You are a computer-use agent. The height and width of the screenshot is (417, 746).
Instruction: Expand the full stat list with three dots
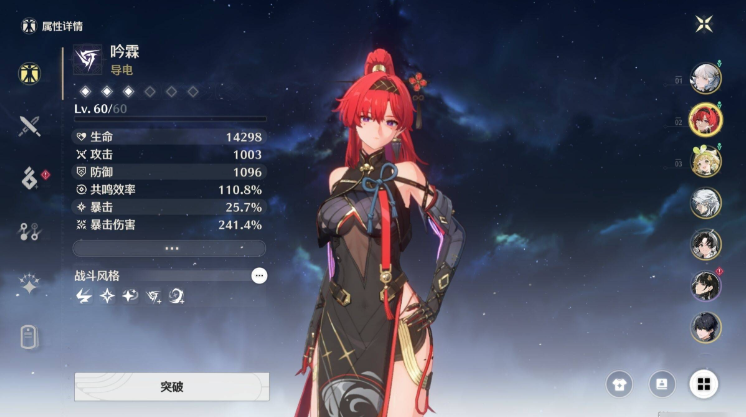pyautogui.click(x=170, y=248)
